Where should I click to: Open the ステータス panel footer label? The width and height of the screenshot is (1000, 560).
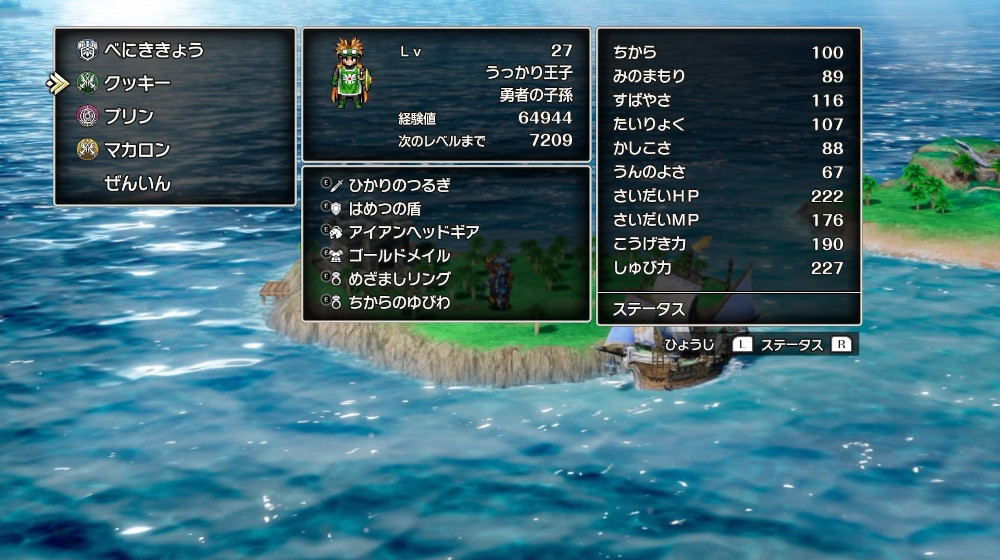pyautogui.click(x=649, y=309)
